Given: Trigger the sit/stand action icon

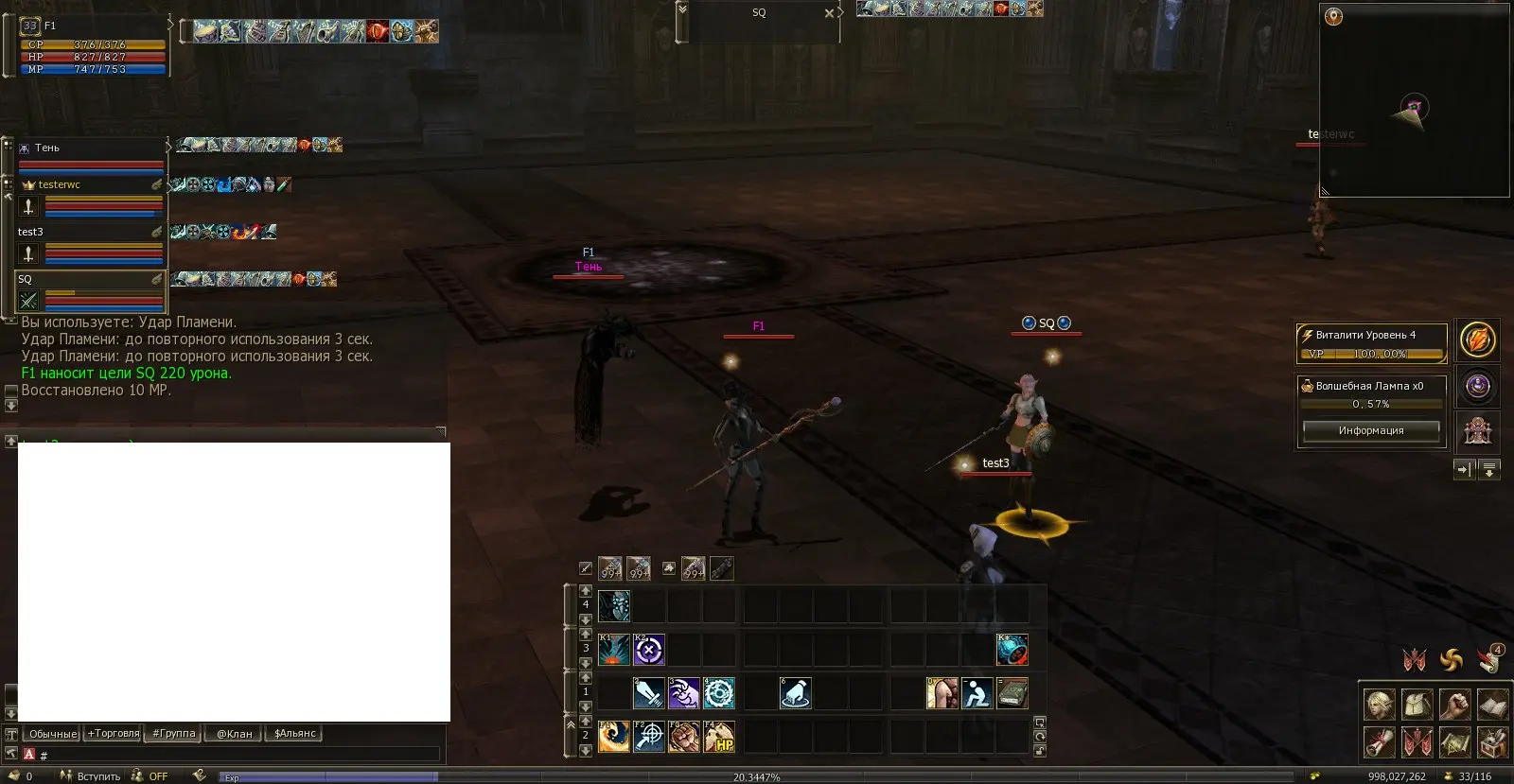Looking at the screenshot, I should [x=977, y=693].
